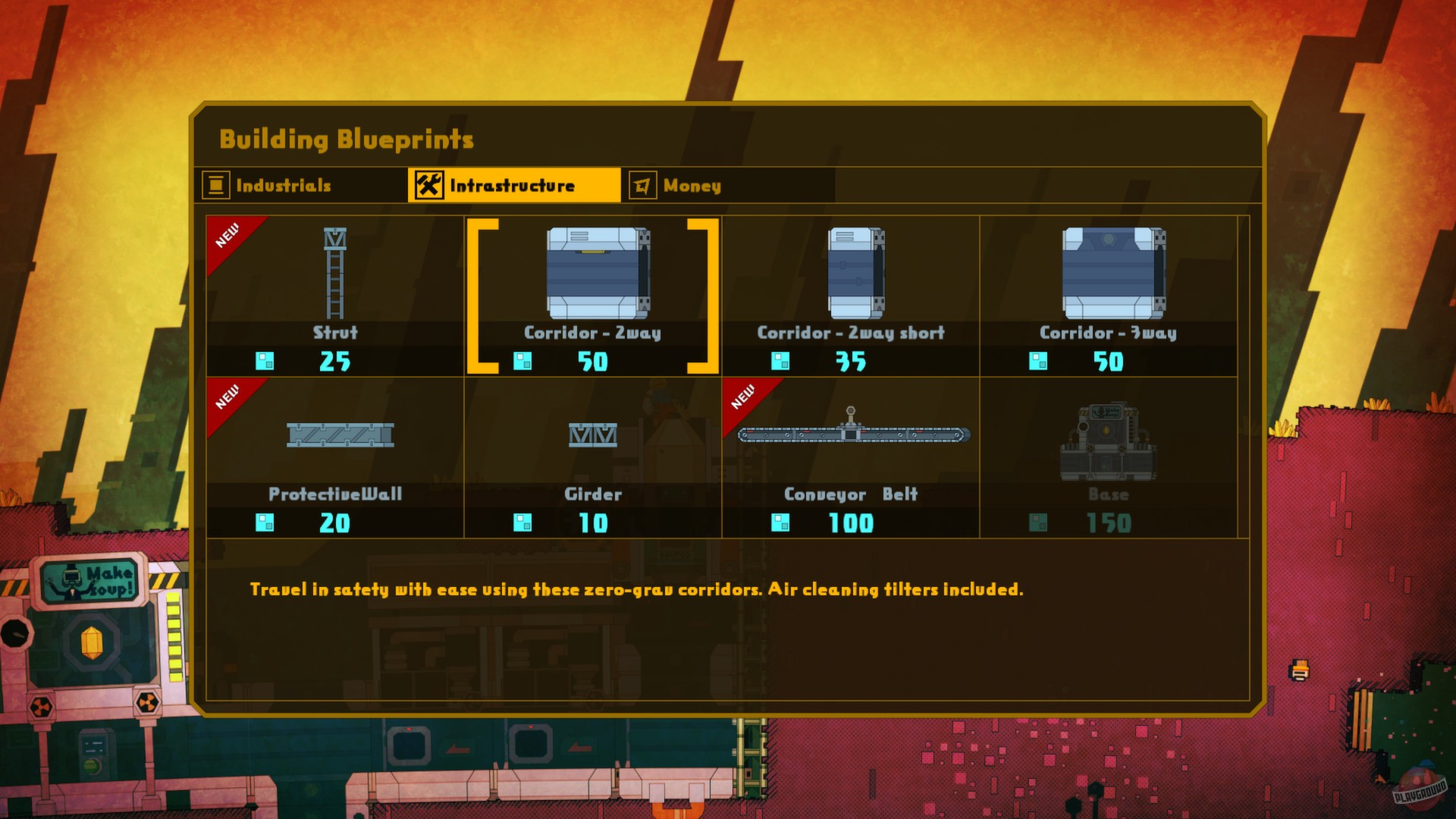Viewport: 1456px width, 819px height.
Task: Click the Corridor - 2way corridor image
Action: pyautogui.click(x=597, y=275)
